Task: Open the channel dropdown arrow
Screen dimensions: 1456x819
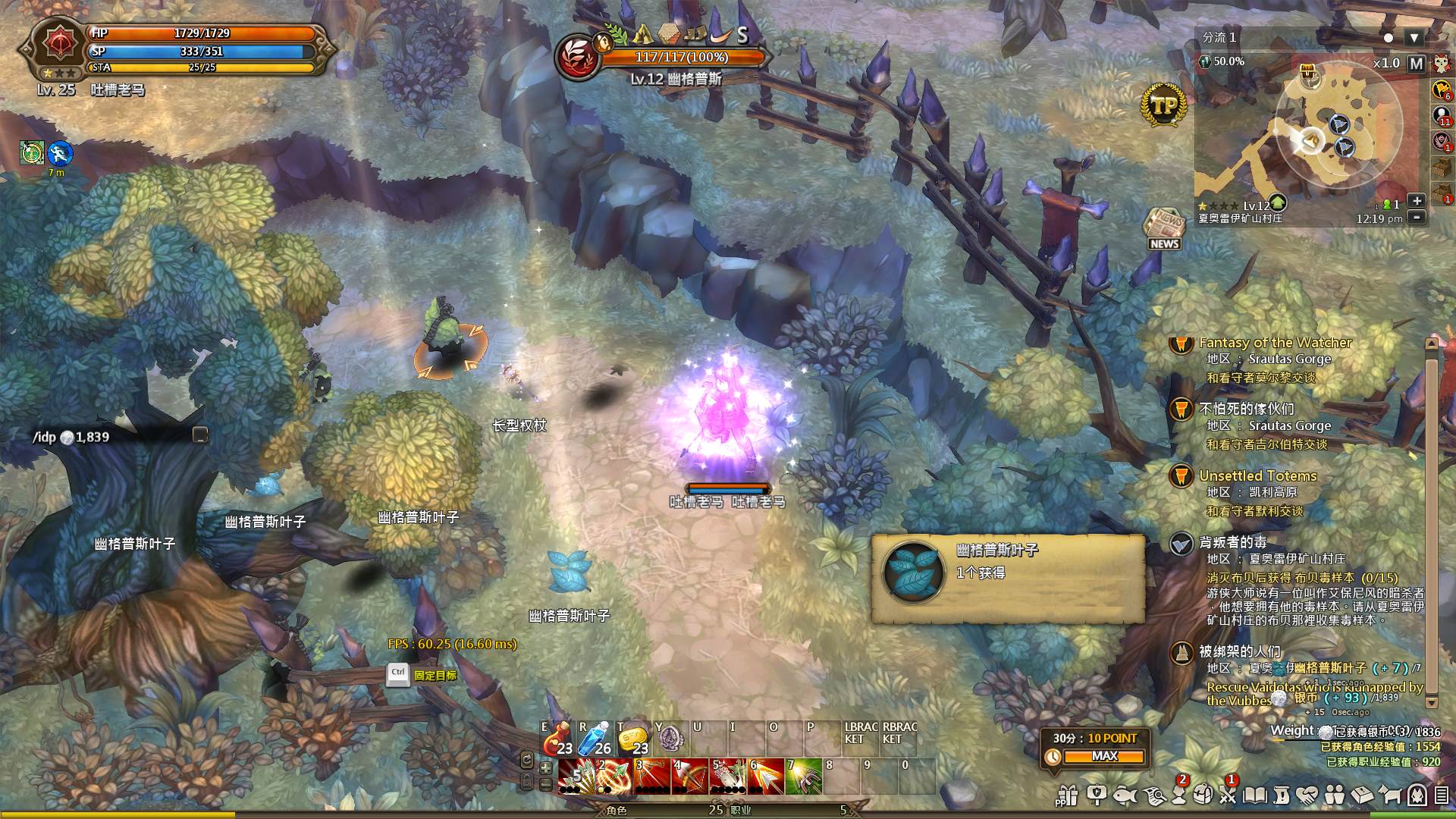Action: click(1414, 38)
